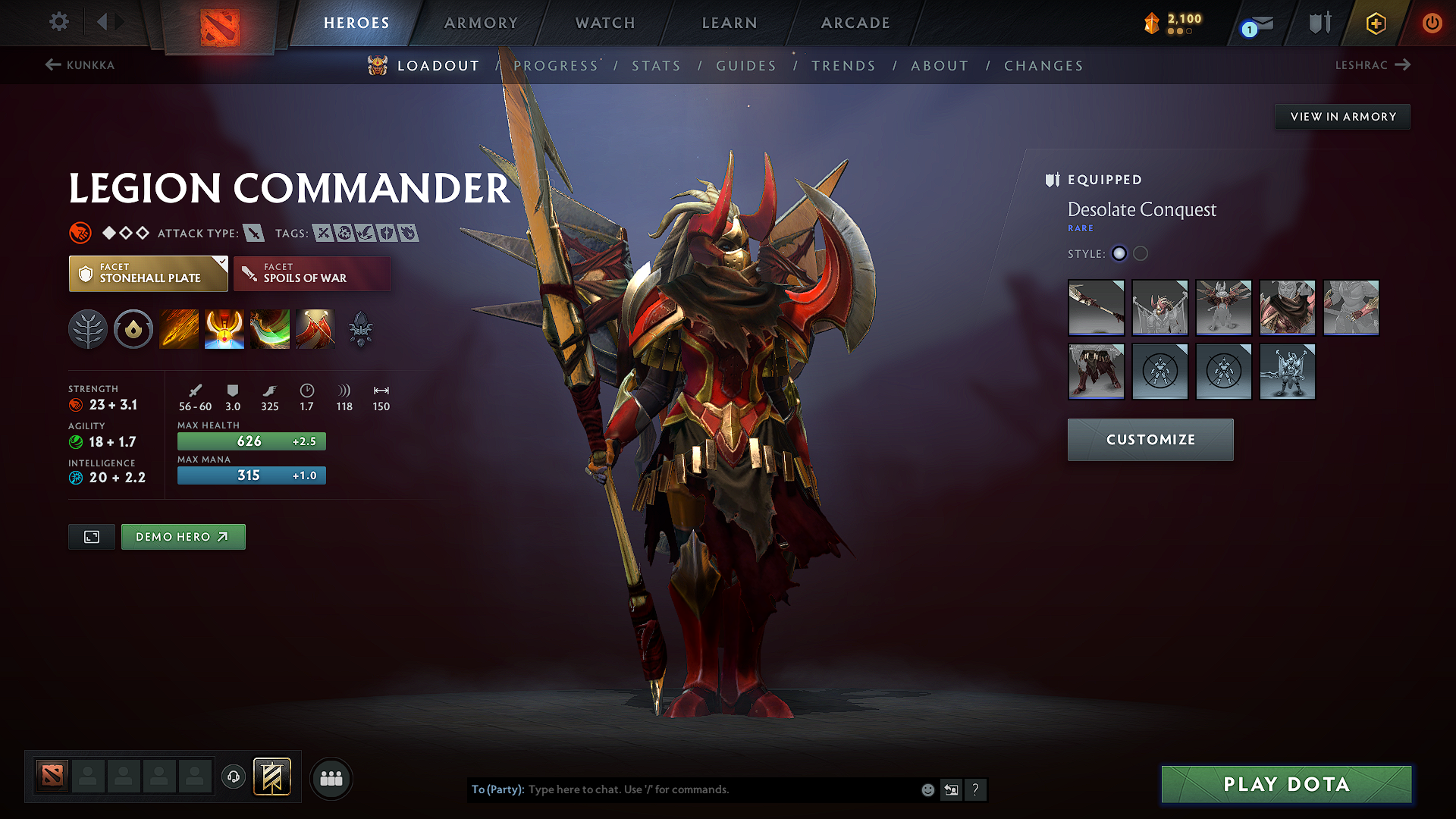Open the find party group icon bottom left
Viewport: 1456px width, 819px height.
pyautogui.click(x=331, y=778)
